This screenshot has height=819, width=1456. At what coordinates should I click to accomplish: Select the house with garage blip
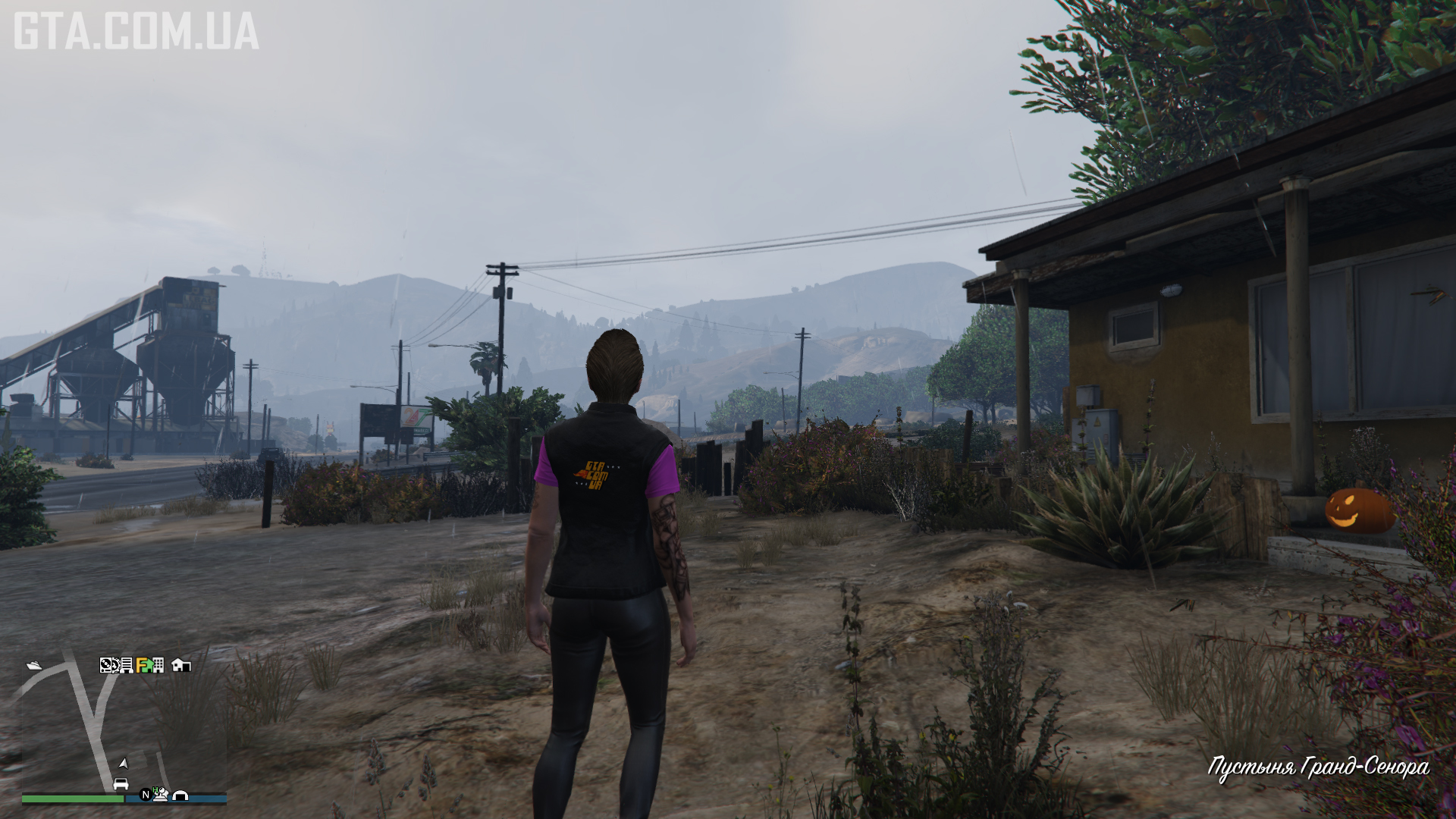click(180, 665)
